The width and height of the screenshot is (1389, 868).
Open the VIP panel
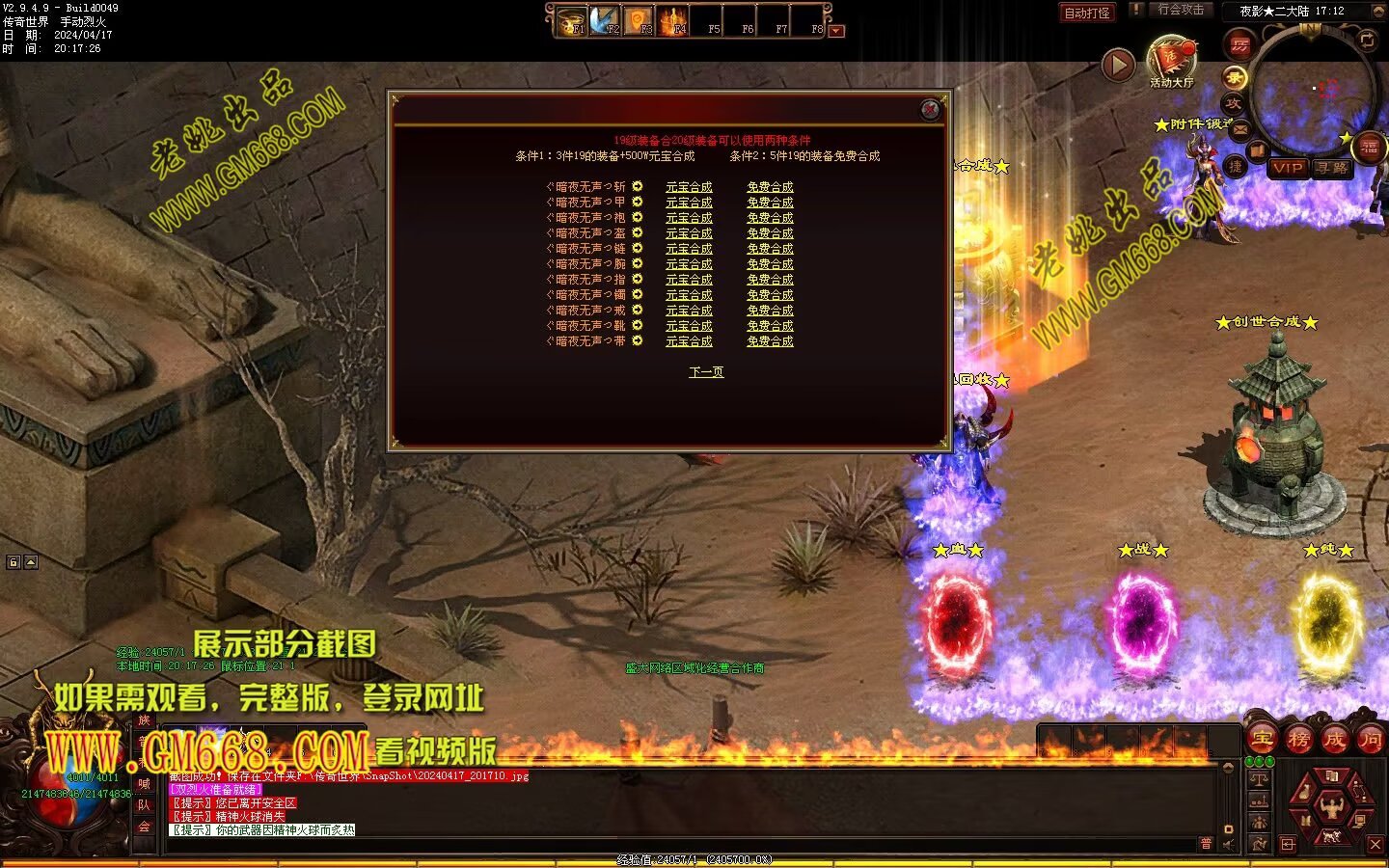click(1287, 168)
